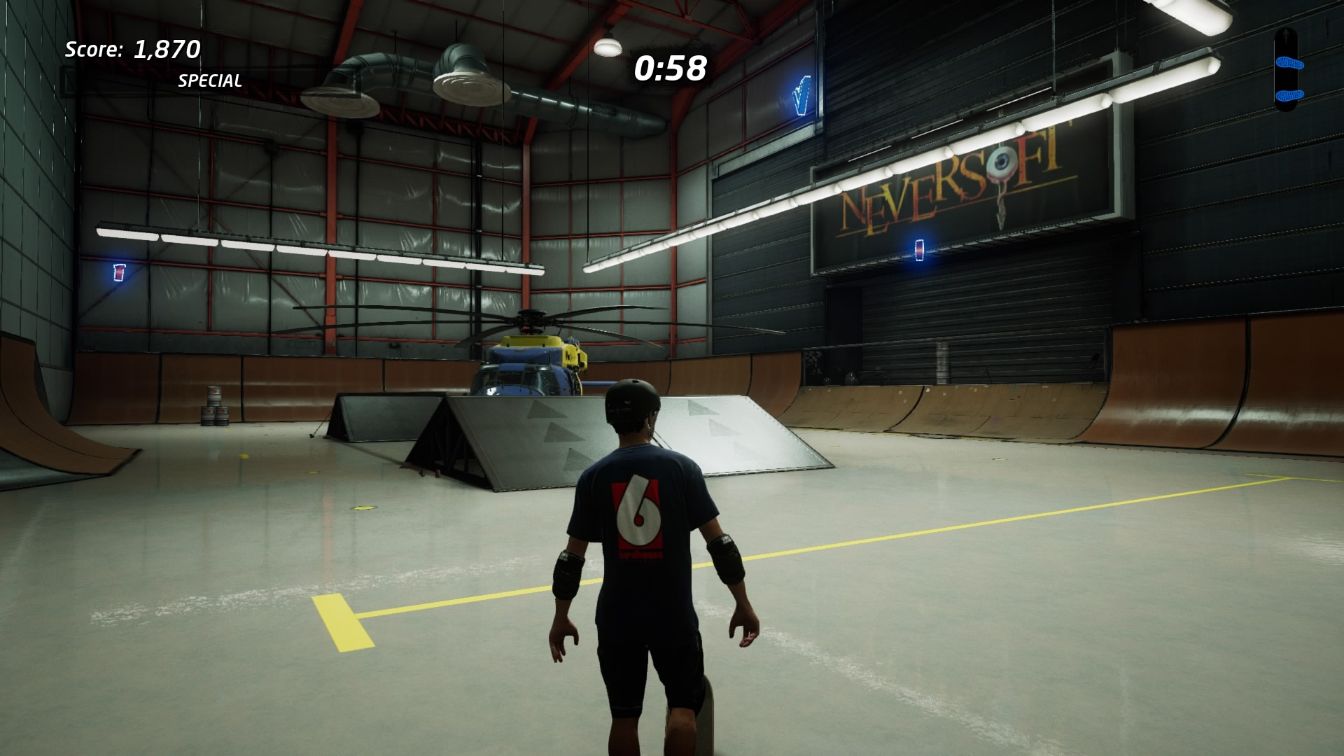Open the helicopter cockpit door

pos(510,383)
